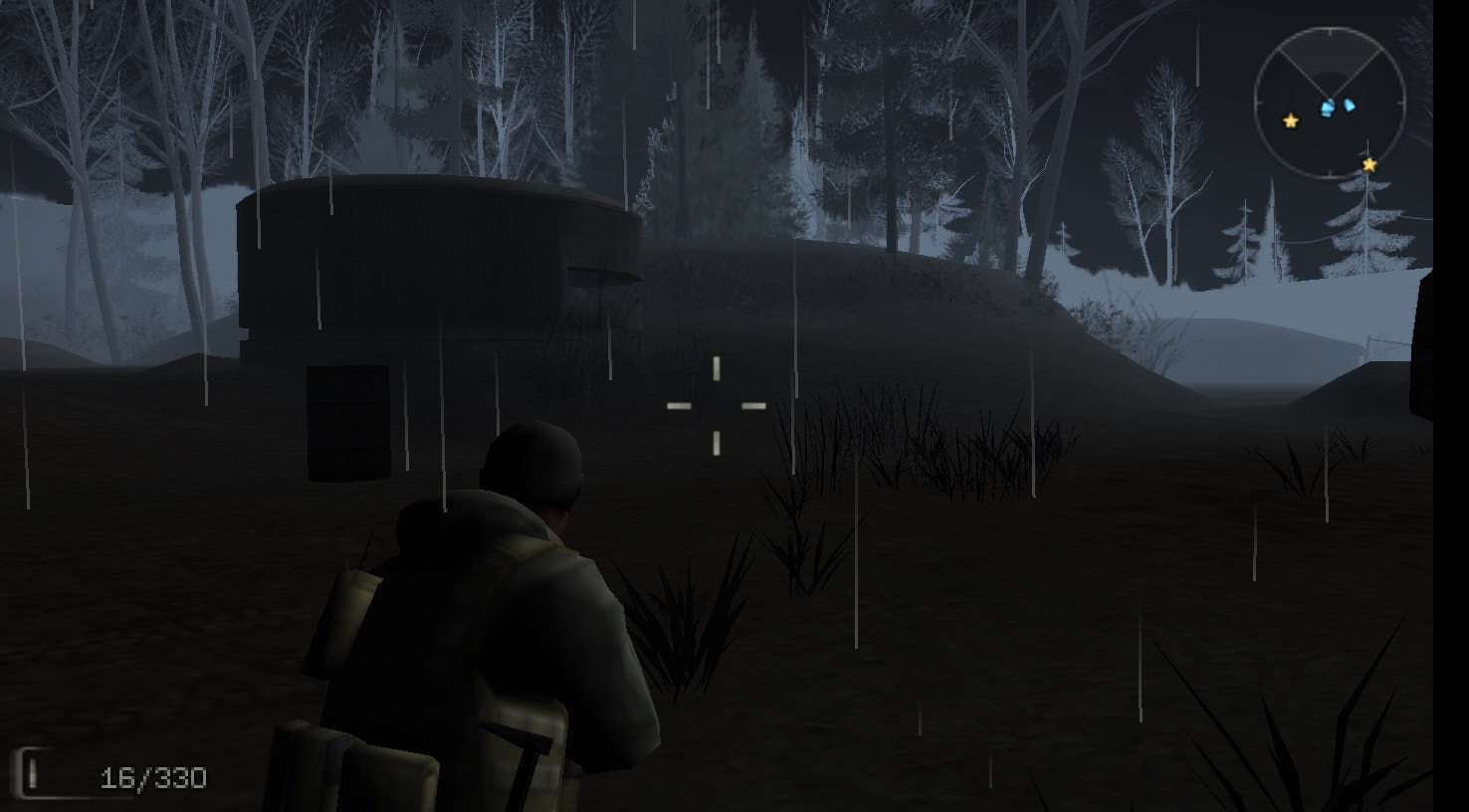This screenshot has width=1469, height=812.
Task: Click the star marker on the radar's lower edge
Action: (1368, 165)
